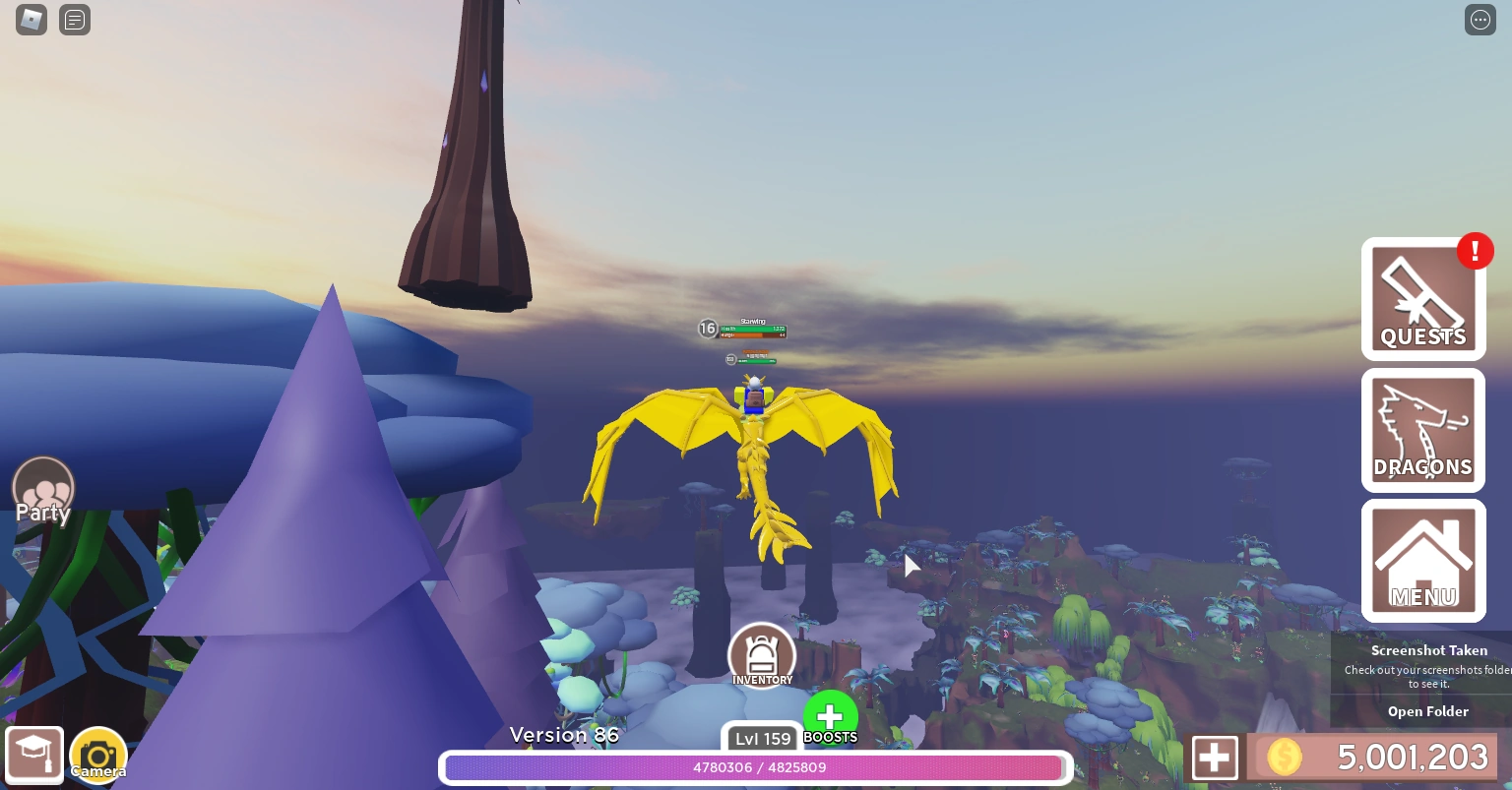Open the captures list icon top-left

click(75, 20)
